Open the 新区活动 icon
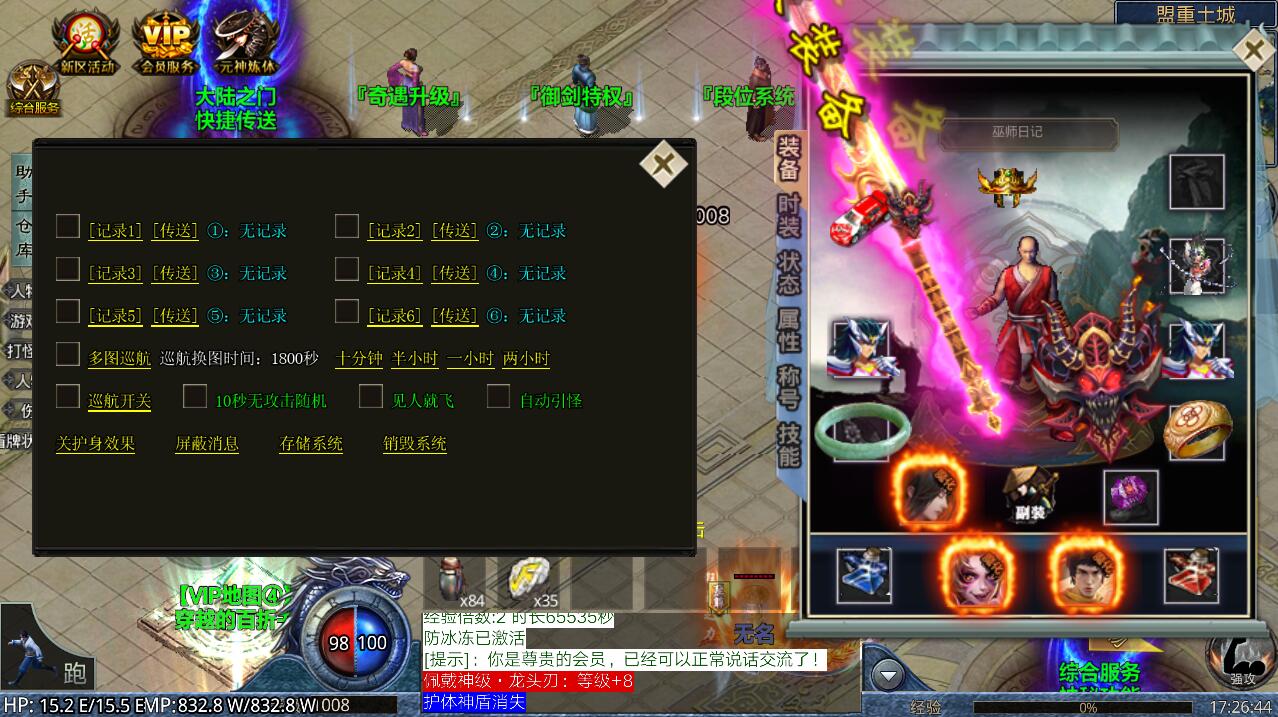 coord(87,44)
